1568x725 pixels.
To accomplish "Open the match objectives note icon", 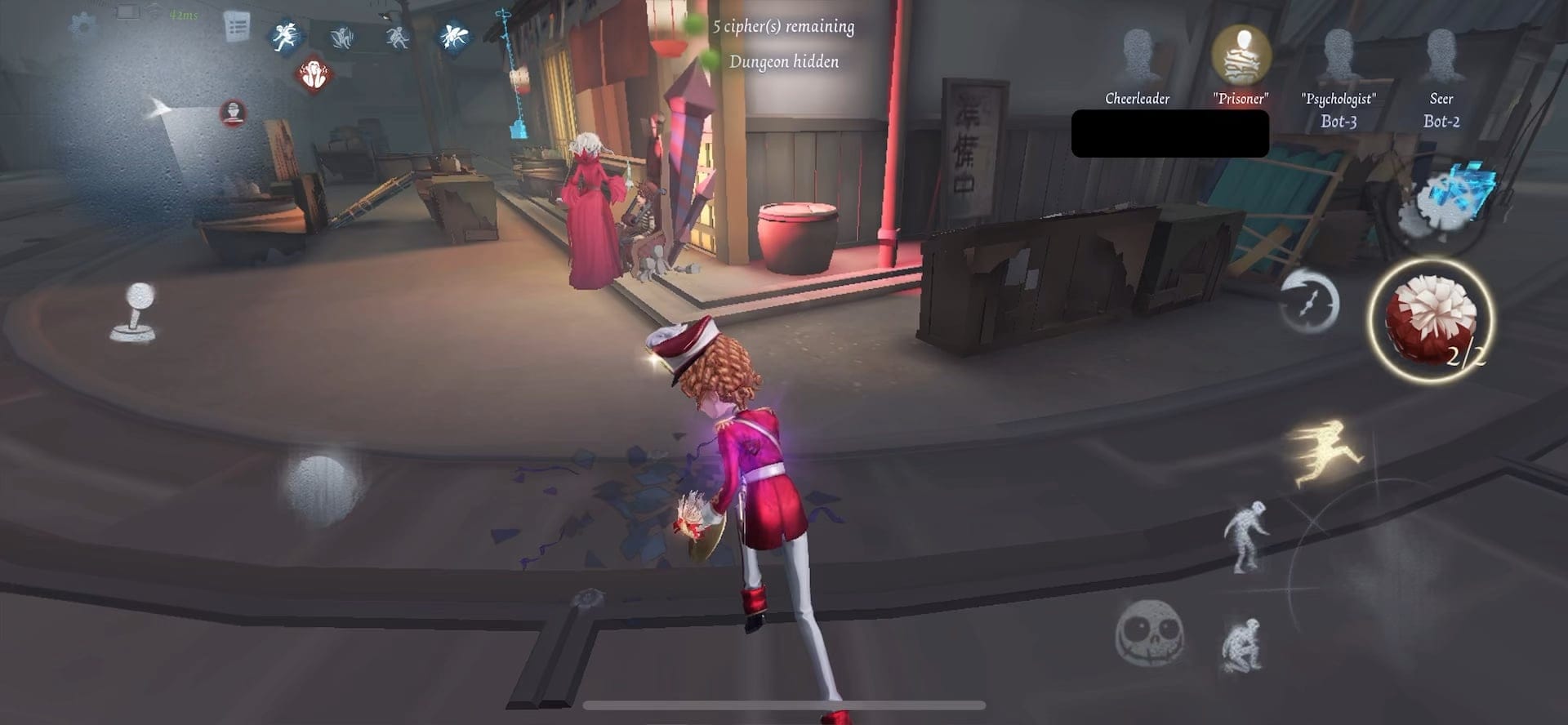I will click(x=237, y=27).
